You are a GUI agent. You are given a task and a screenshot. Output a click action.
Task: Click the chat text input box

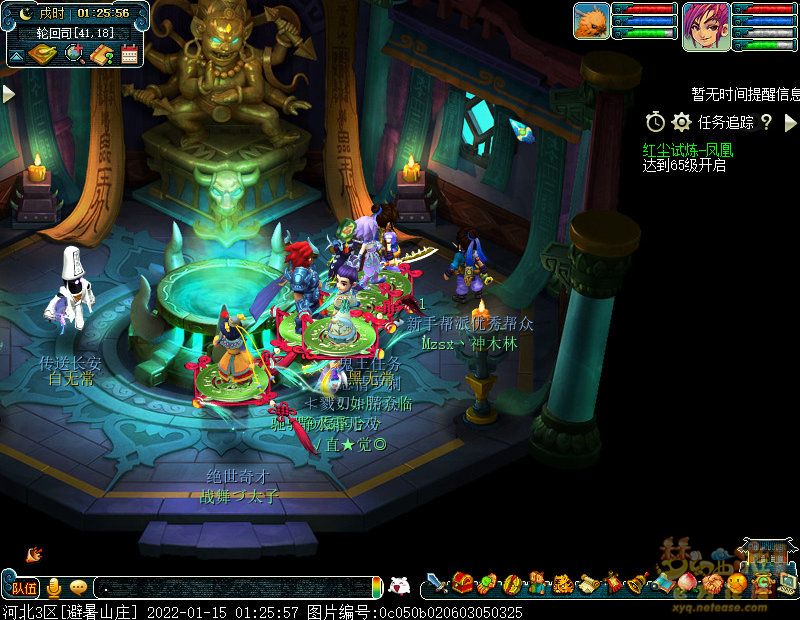coord(235,587)
